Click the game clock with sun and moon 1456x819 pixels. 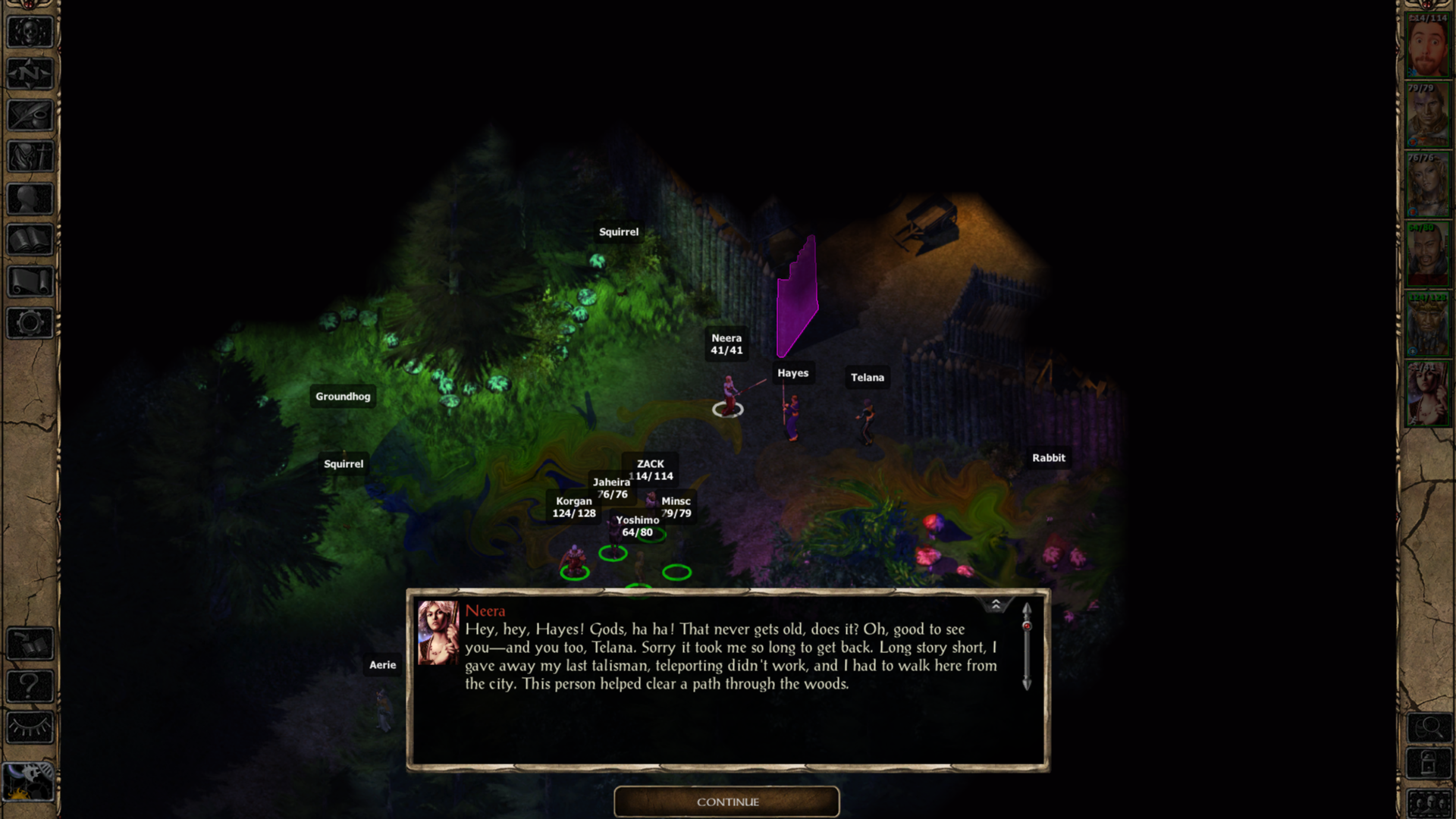pyautogui.click(x=30, y=781)
